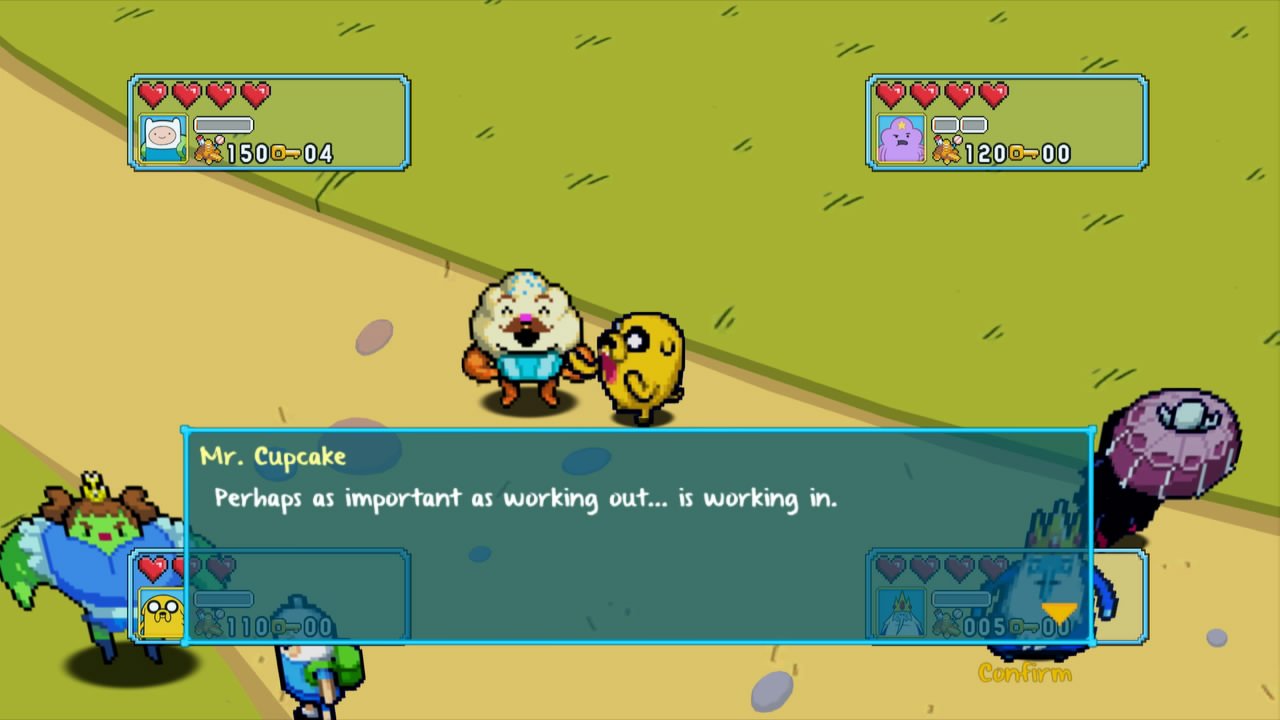Image resolution: width=1280 pixels, height=720 pixels.
Task: Click Finn's experience progress bar
Action: coord(221,124)
